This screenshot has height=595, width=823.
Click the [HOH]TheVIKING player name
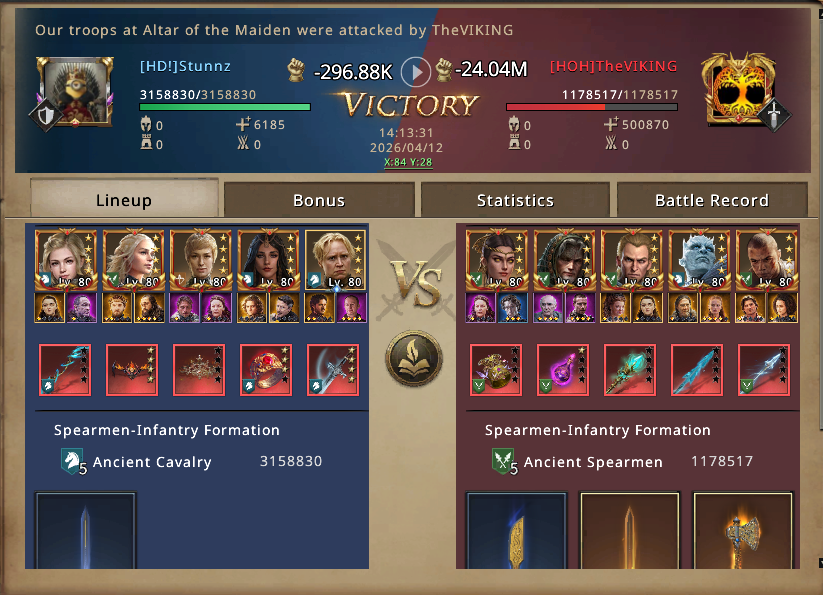click(613, 67)
